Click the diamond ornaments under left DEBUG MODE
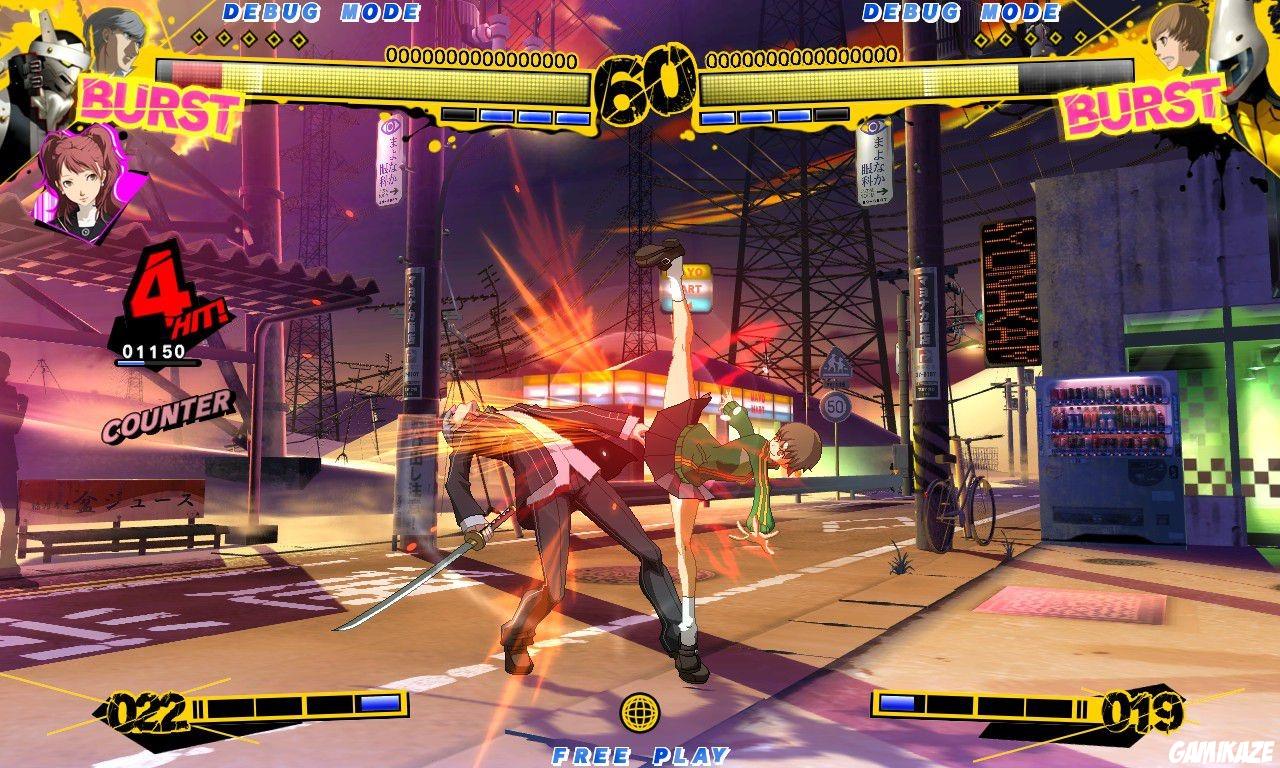 tap(250, 40)
